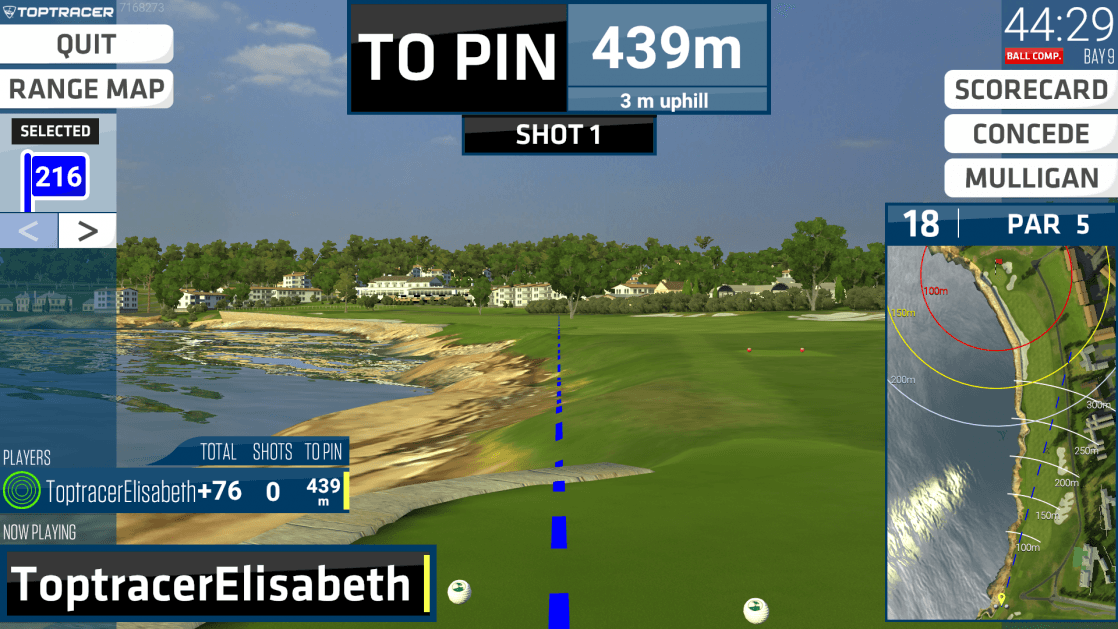Select the next target with right arrow
The width and height of the screenshot is (1118, 629).
88,231
